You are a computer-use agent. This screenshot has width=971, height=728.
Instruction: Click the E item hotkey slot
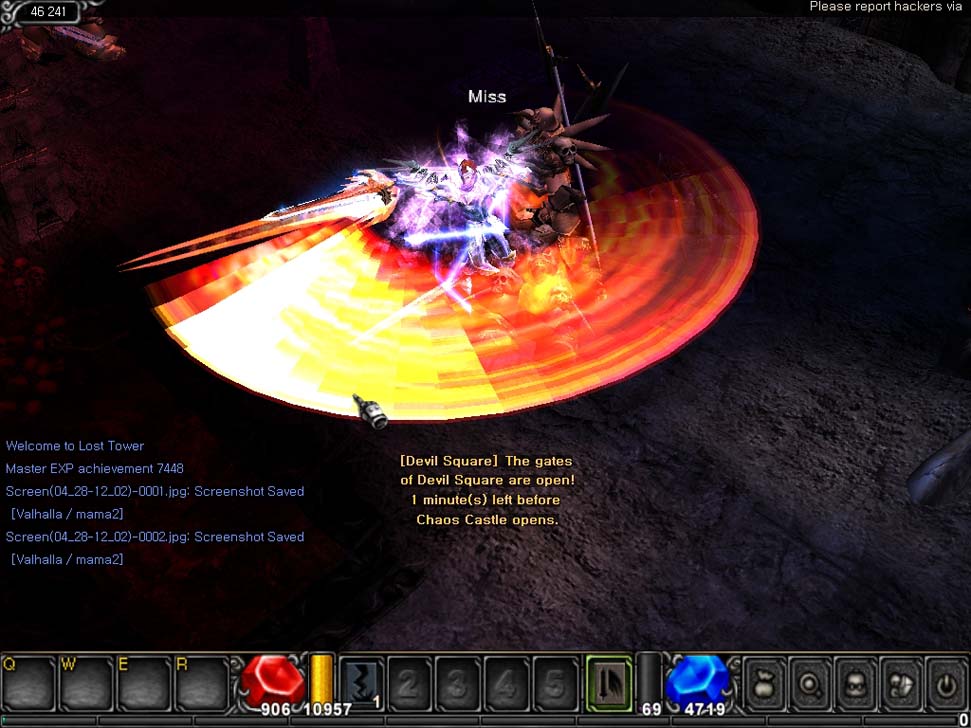(x=144, y=684)
